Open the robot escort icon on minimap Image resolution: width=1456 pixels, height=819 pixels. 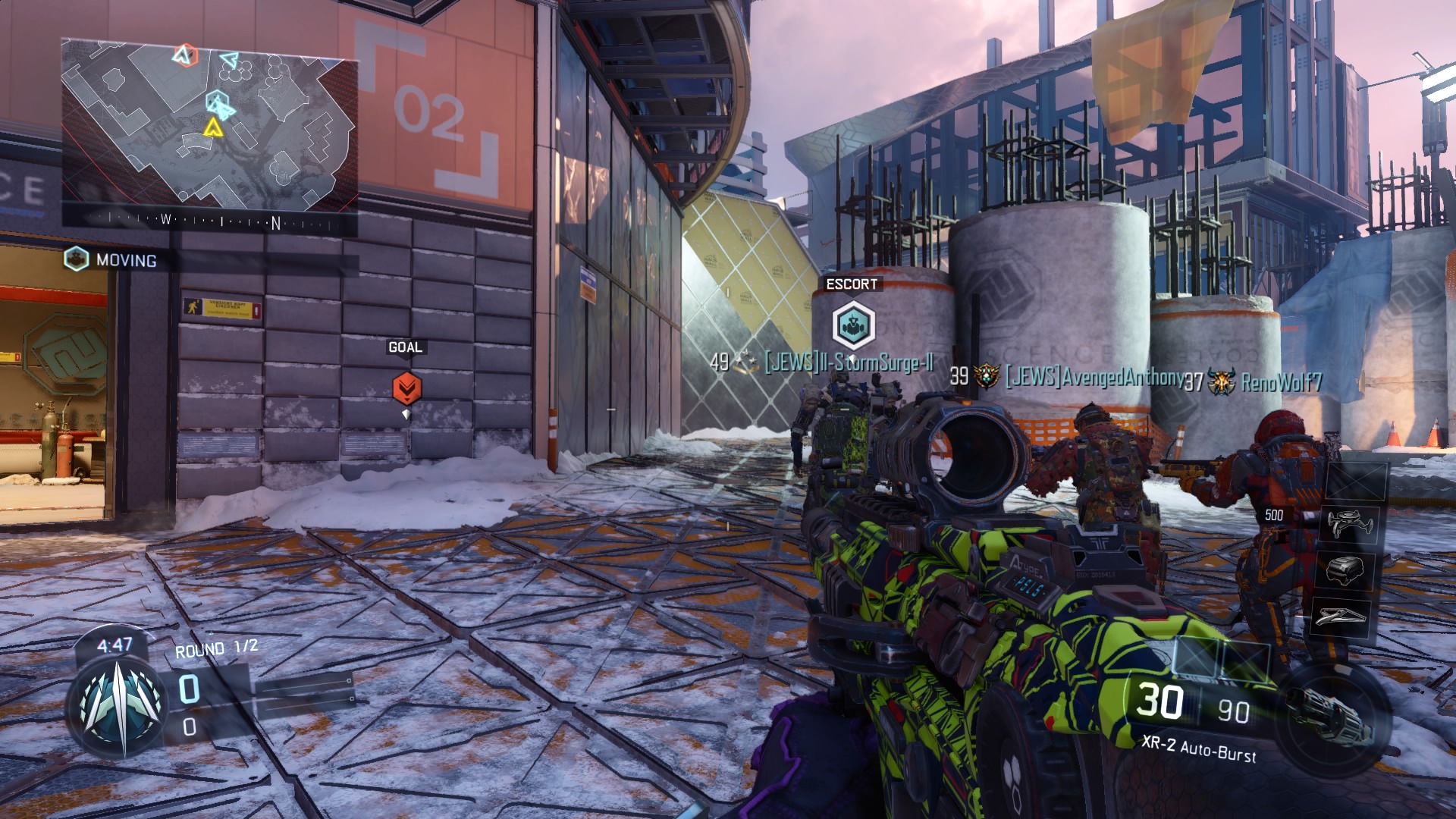218,101
